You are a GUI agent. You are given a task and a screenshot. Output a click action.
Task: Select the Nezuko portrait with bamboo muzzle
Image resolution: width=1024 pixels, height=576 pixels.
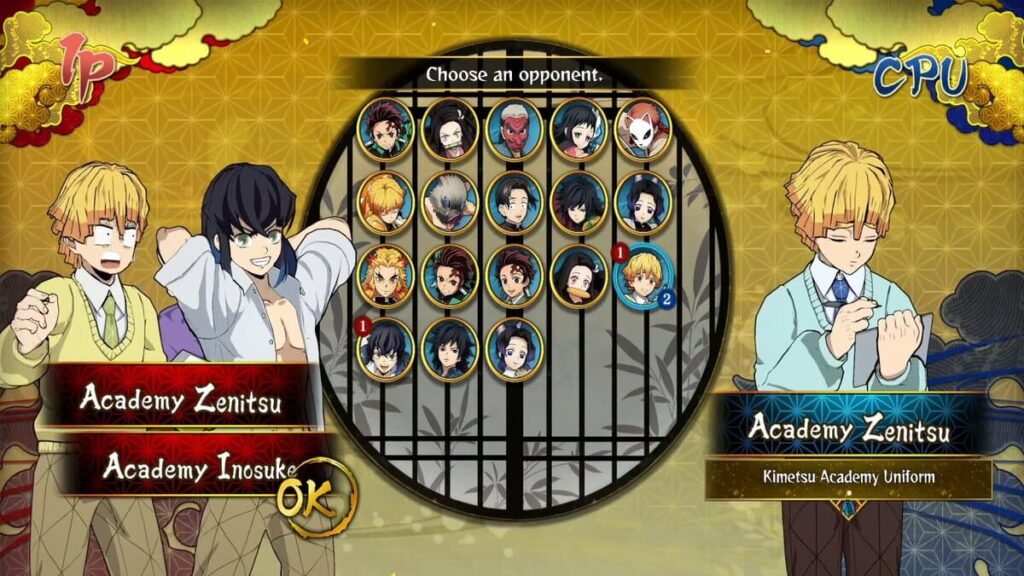point(449,129)
